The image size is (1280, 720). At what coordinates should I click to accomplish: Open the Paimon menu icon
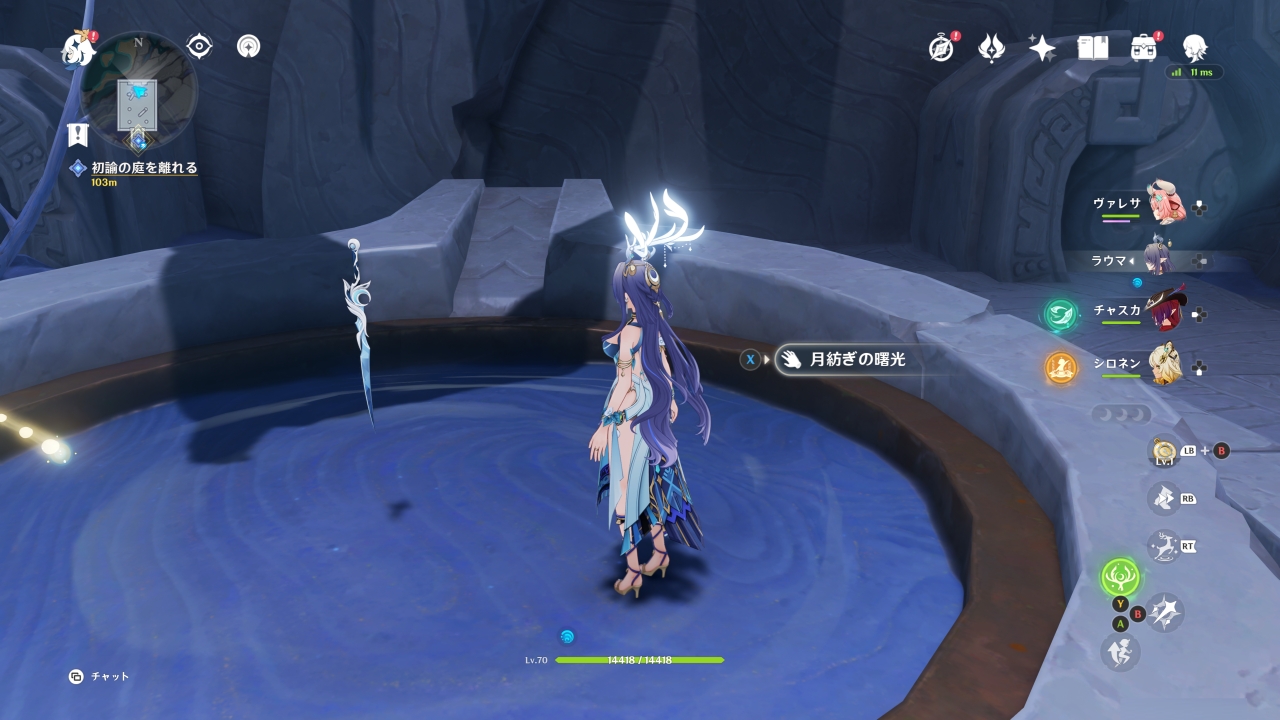(78, 48)
